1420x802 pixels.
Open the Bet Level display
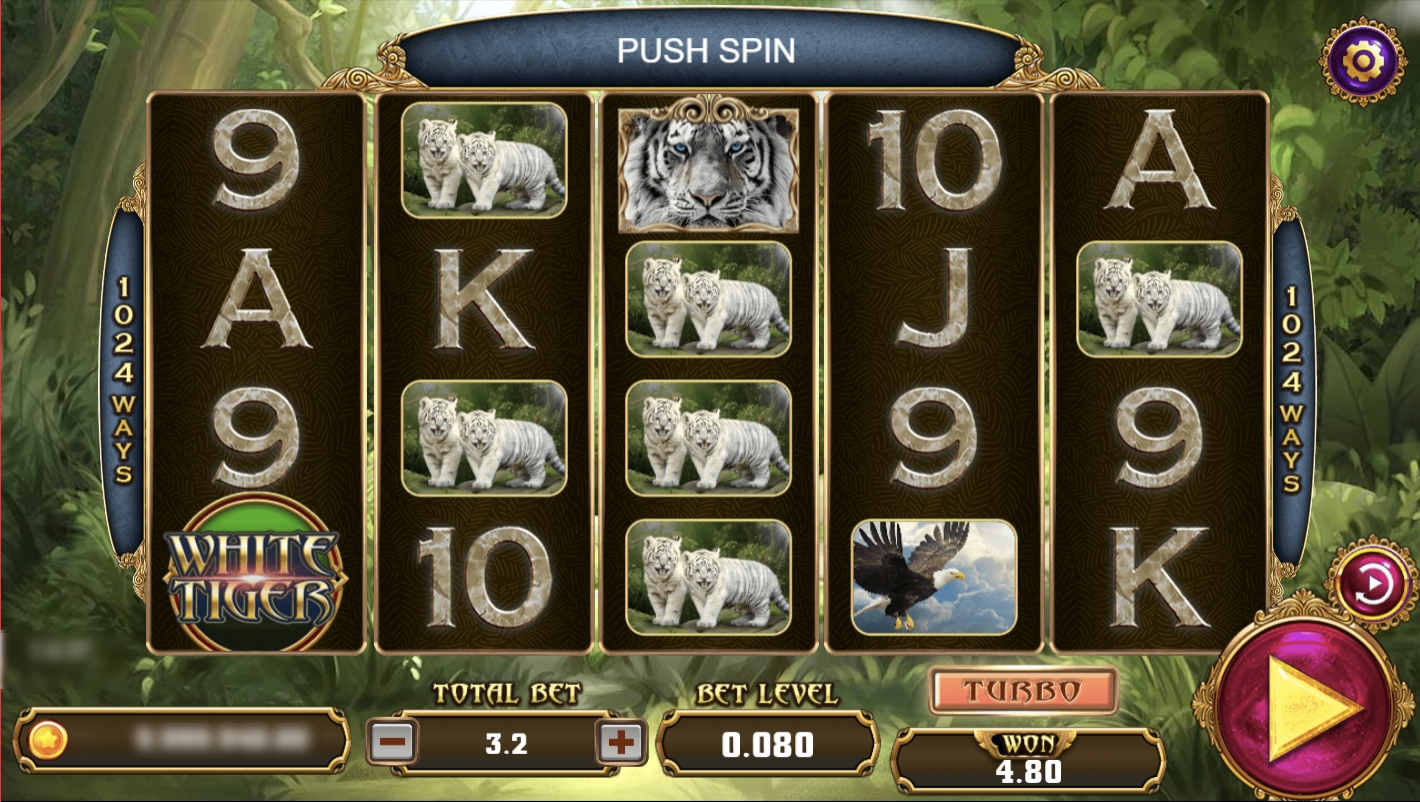[766, 744]
